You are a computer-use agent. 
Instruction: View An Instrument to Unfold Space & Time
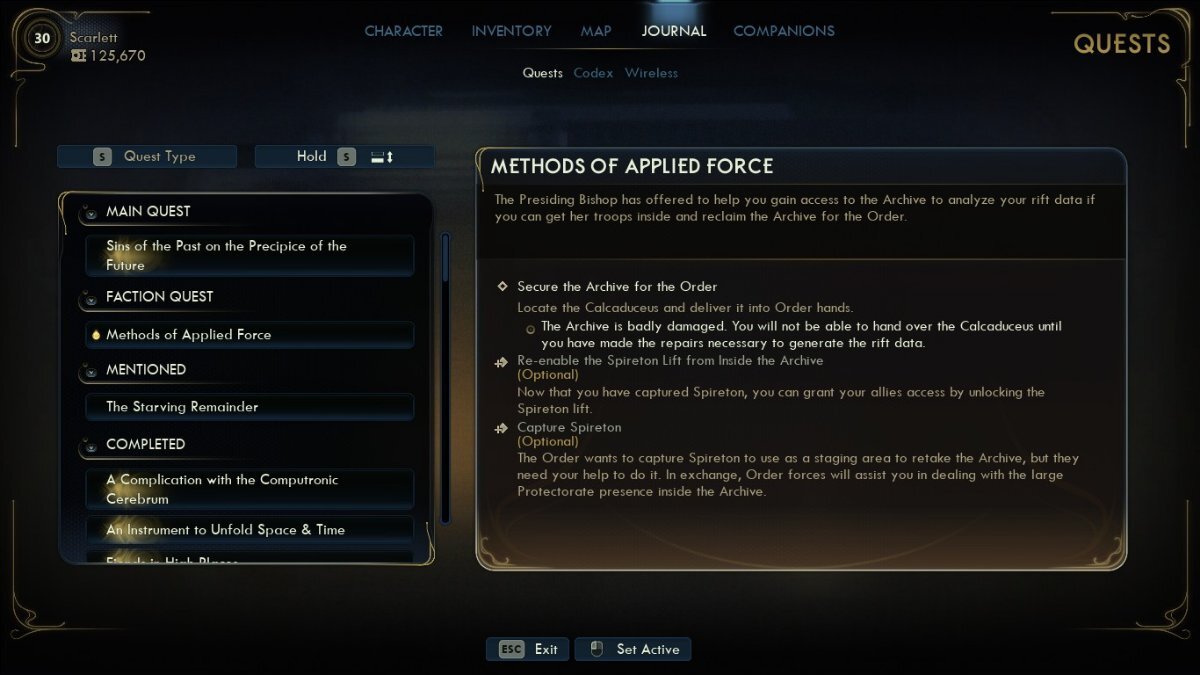coord(249,530)
